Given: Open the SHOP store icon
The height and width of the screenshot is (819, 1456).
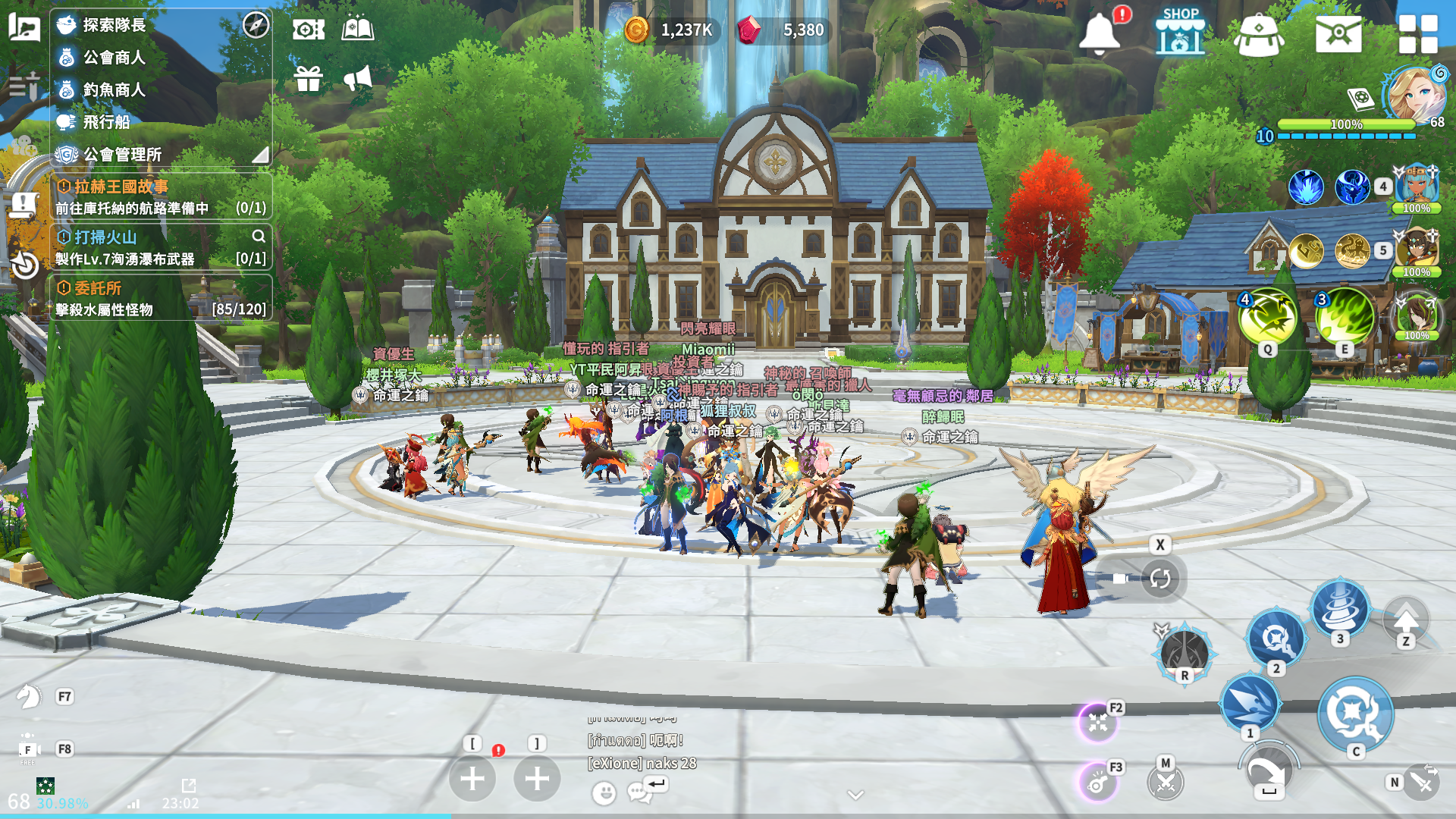Looking at the screenshot, I should 1180,32.
